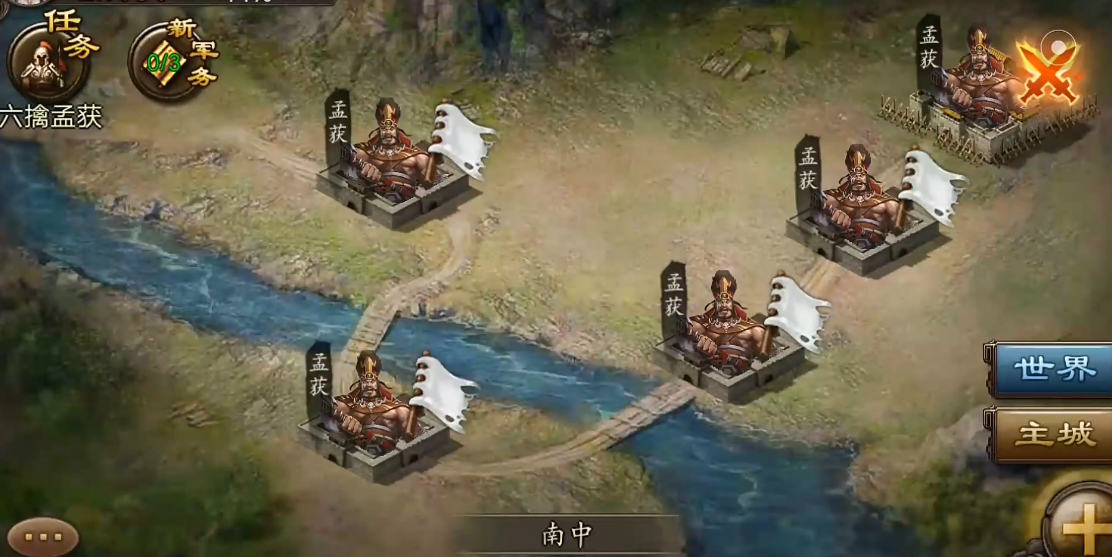
Task: Open the 任务 quest icon
Action: 48,58
